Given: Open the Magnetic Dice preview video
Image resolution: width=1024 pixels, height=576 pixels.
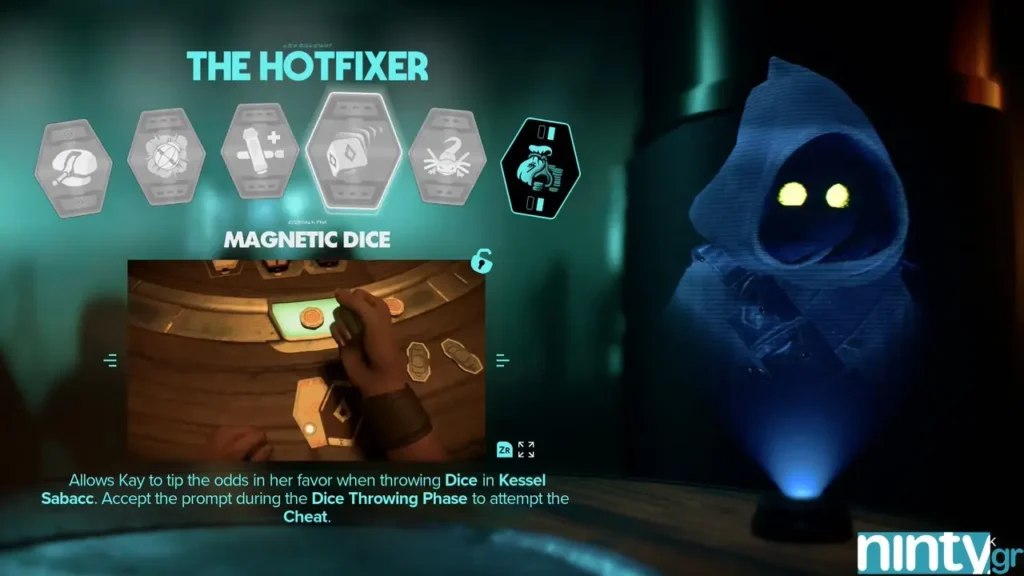Looking at the screenshot, I should tap(306, 360).
